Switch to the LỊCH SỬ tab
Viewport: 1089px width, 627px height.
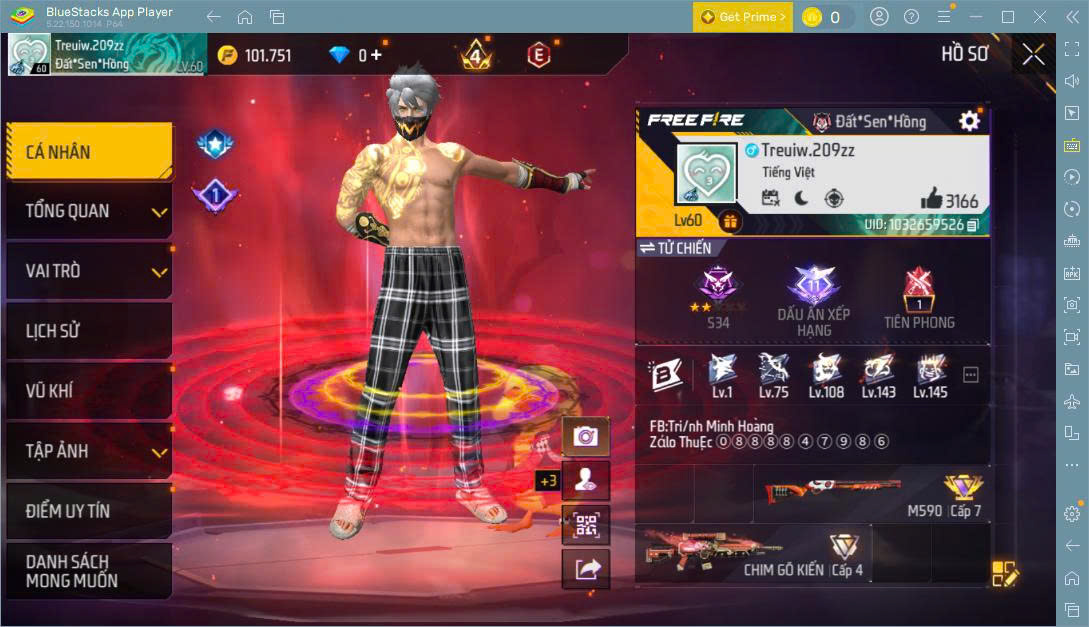pyautogui.click(x=88, y=331)
